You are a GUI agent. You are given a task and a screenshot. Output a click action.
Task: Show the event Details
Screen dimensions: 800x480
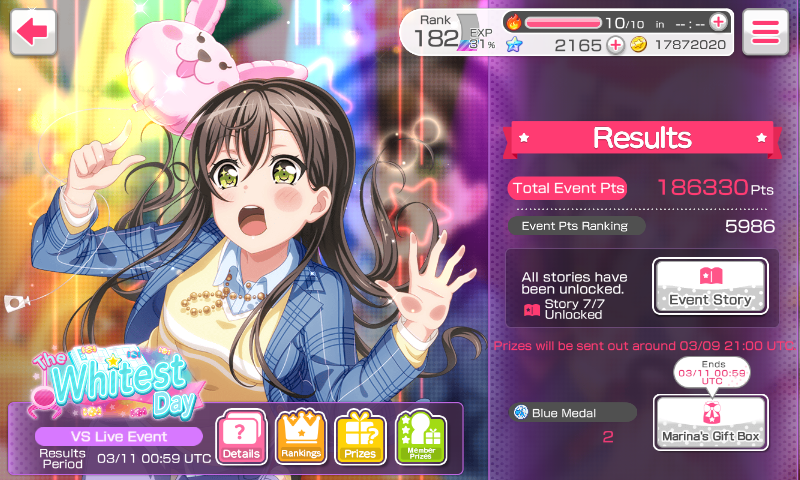point(242,437)
